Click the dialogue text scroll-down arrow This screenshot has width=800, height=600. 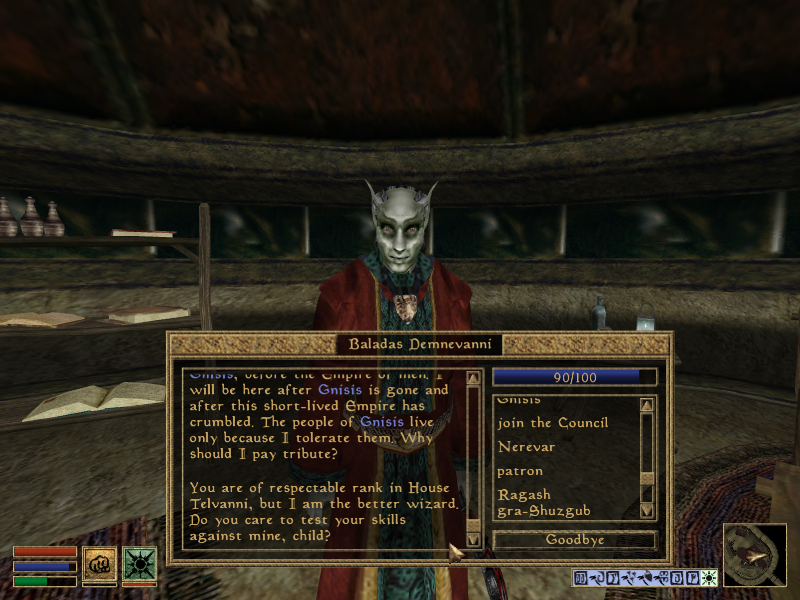click(x=473, y=540)
